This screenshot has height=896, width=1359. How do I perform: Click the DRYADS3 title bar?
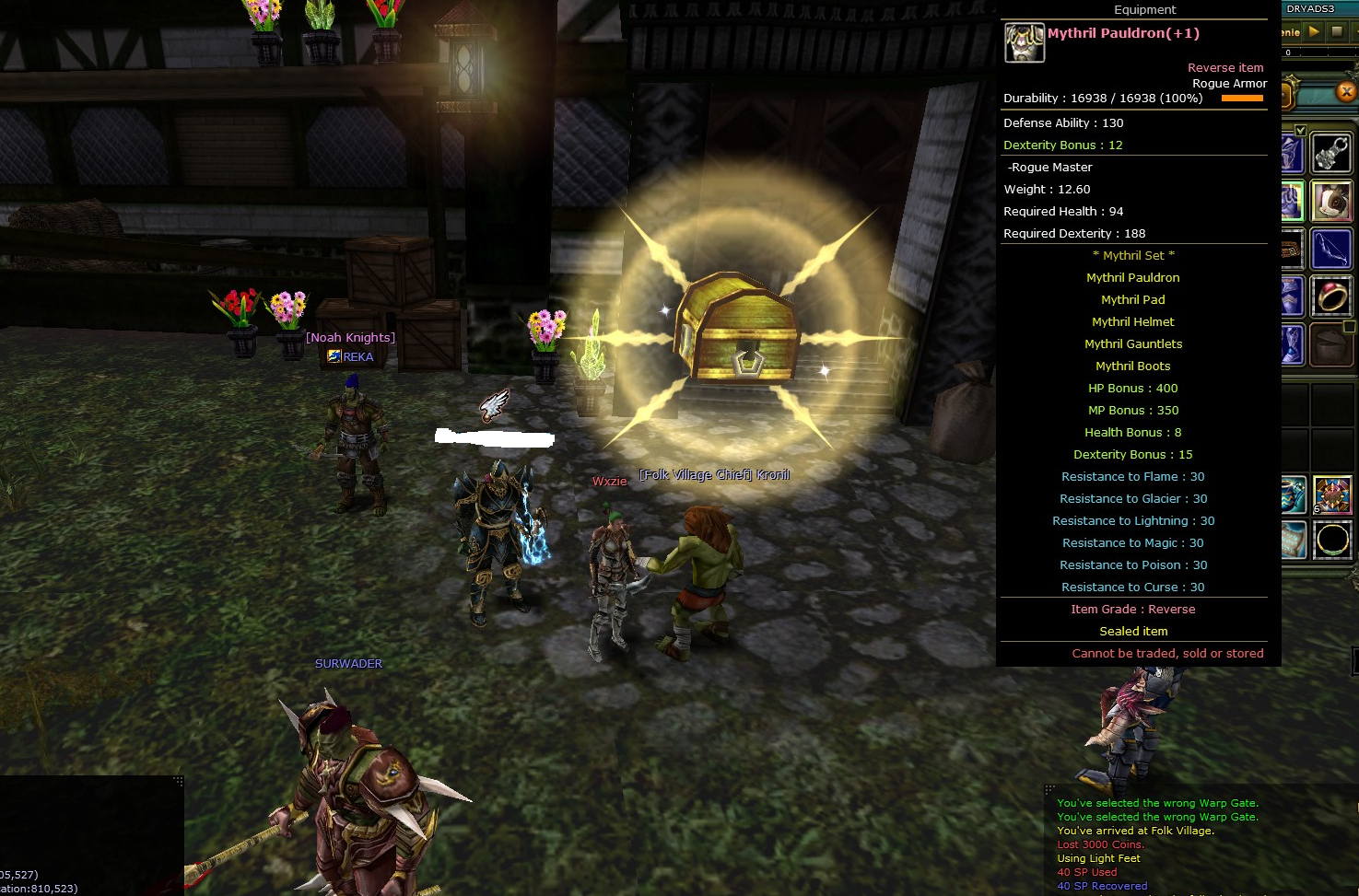point(1311,6)
